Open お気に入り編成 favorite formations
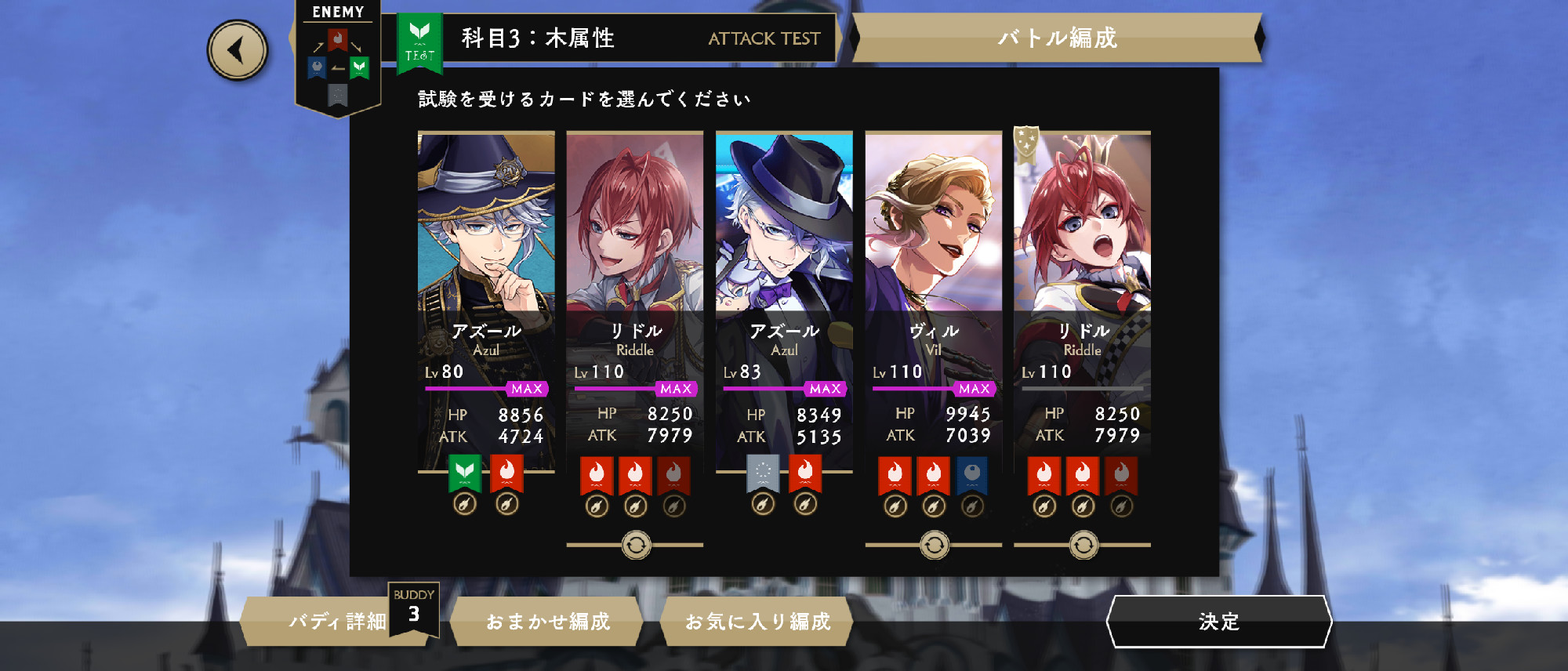The width and height of the screenshot is (1568, 671). click(757, 622)
